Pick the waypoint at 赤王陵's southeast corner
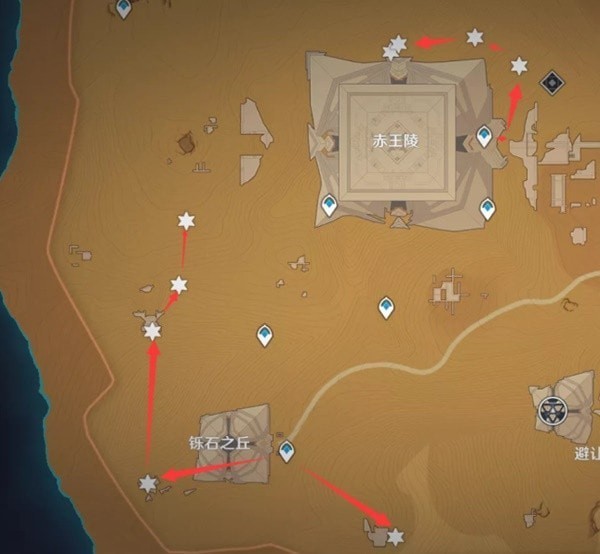600x554 pixels. 487,208
